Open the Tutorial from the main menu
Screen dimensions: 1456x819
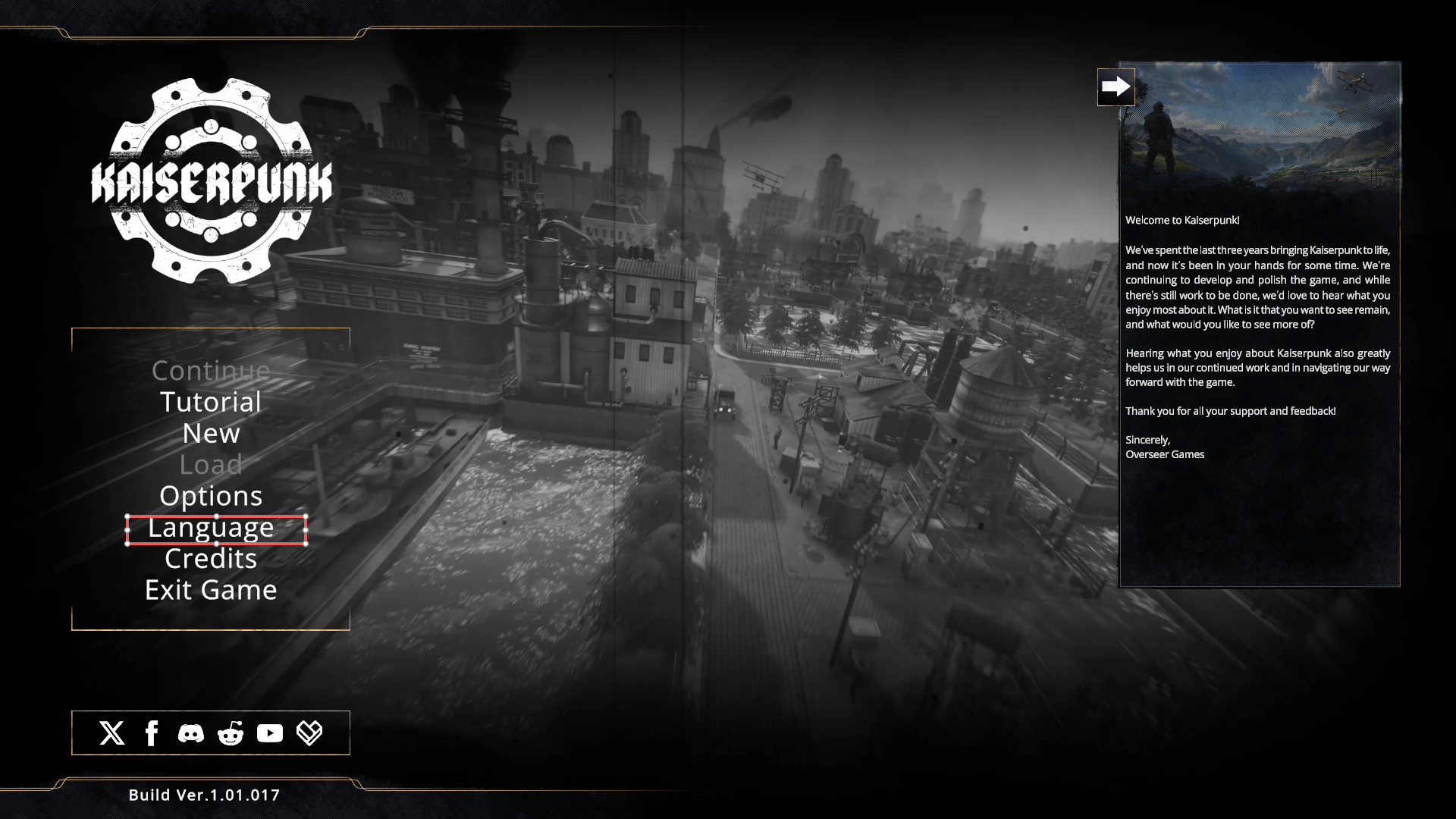click(211, 402)
